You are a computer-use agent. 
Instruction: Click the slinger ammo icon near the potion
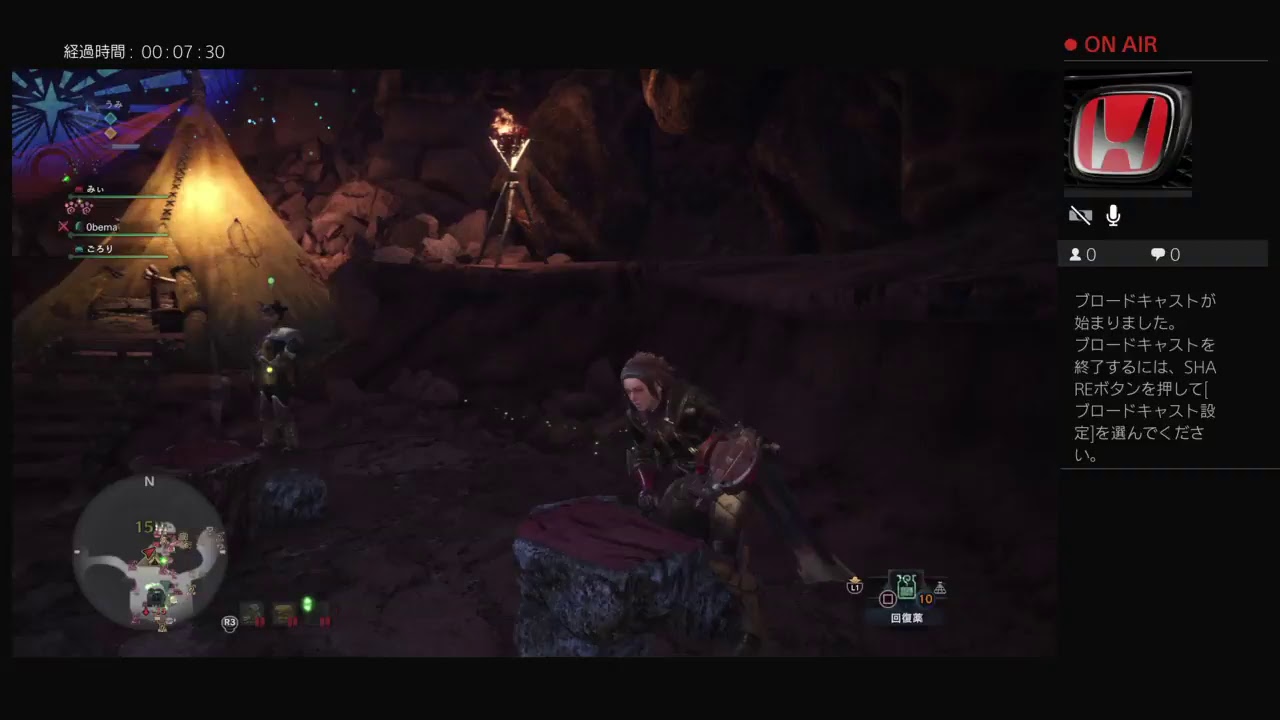pos(940,590)
